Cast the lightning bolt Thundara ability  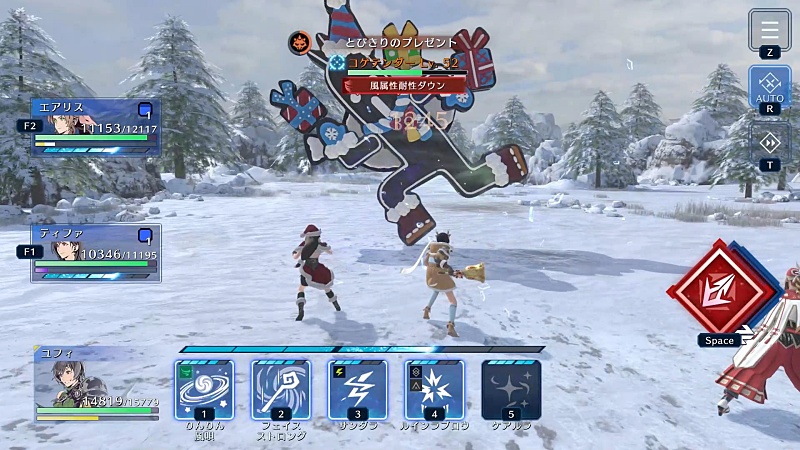pyautogui.click(x=358, y=389)
